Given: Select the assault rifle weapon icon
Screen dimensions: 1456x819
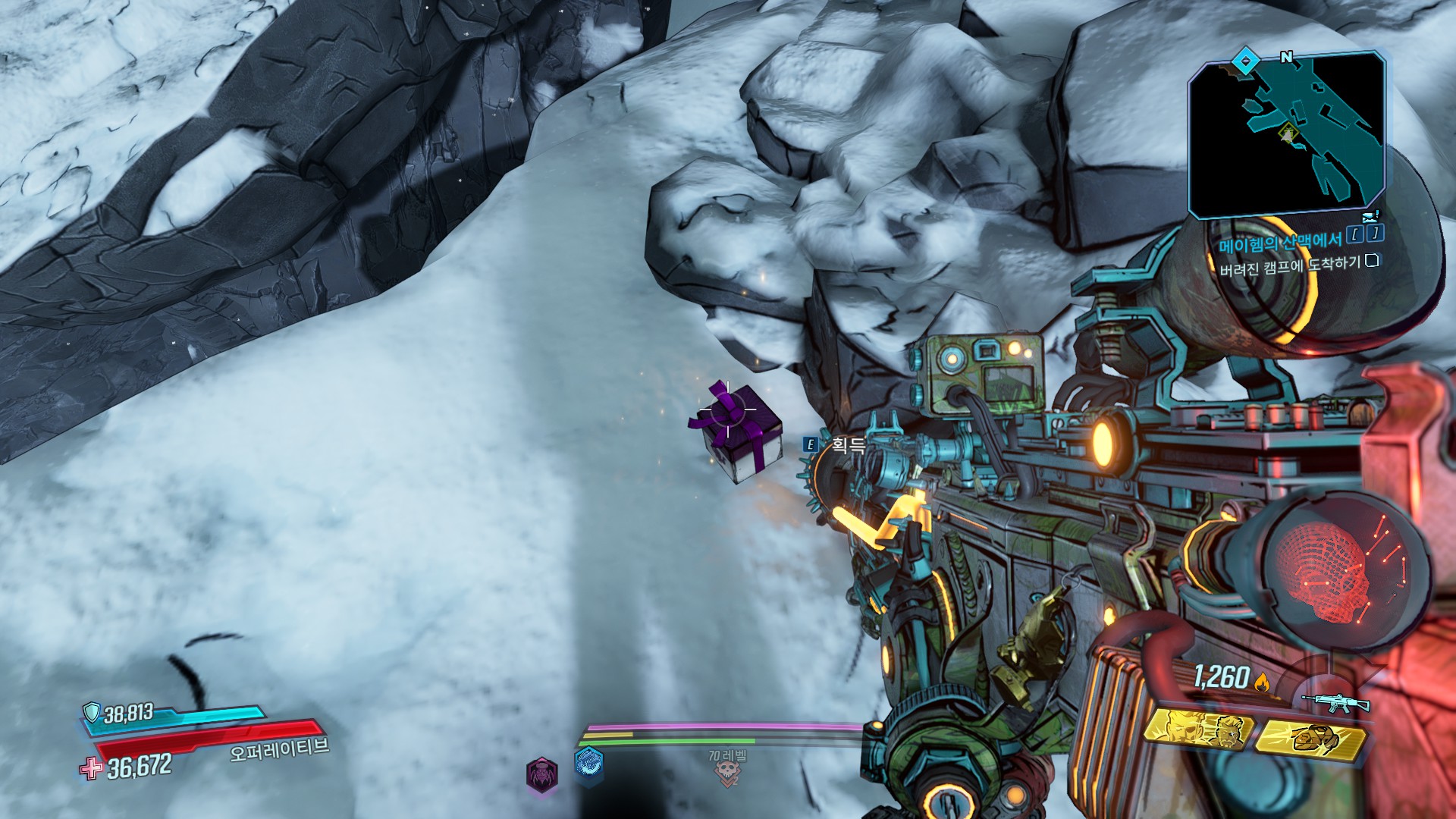Looking at the screenshot, I should pyautogui.click(x=1335, y=703).
